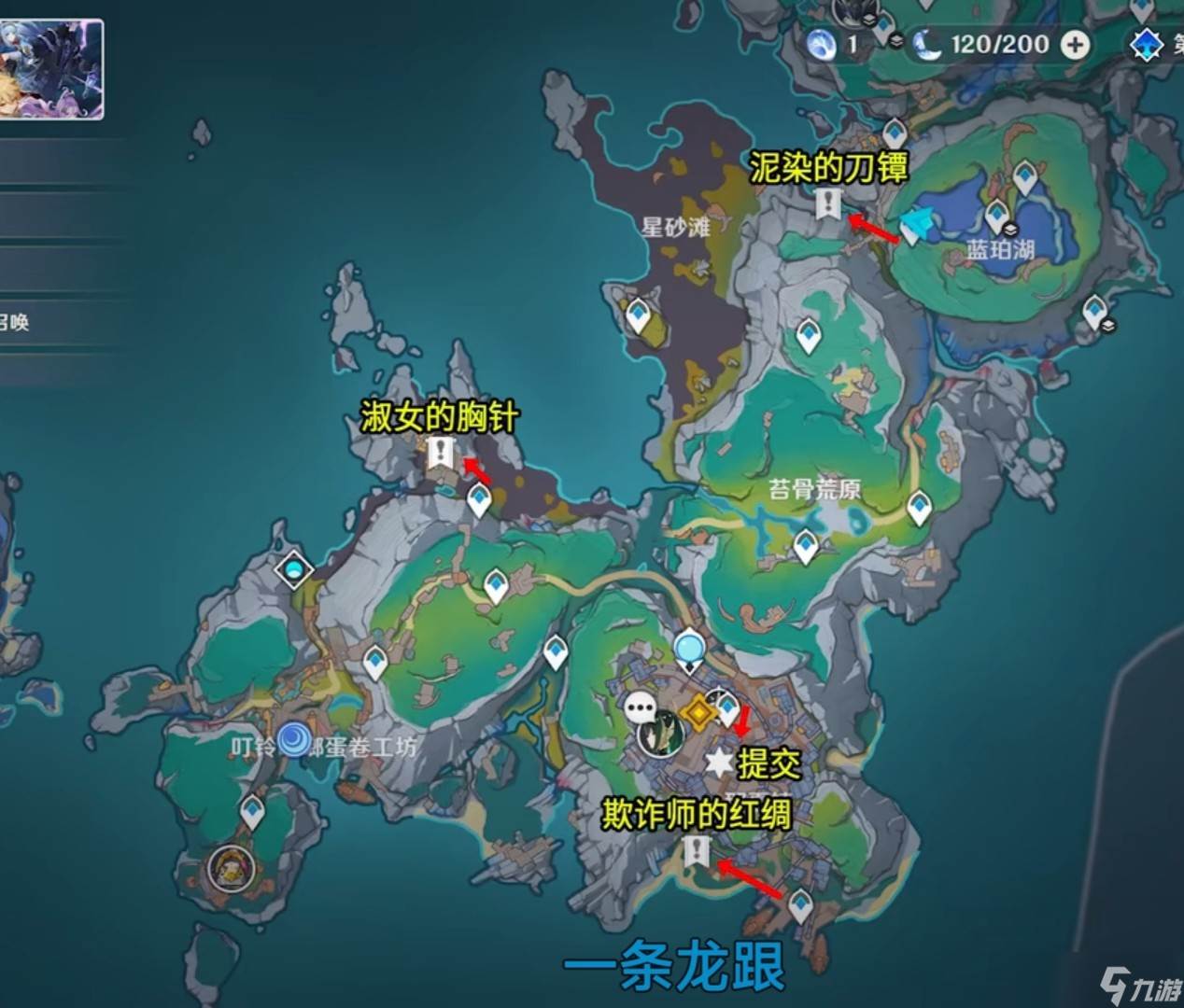Open the round gold-ringed portrait marker
Viewport: 1184px width, 1008px height.
(x=230, y=868)
